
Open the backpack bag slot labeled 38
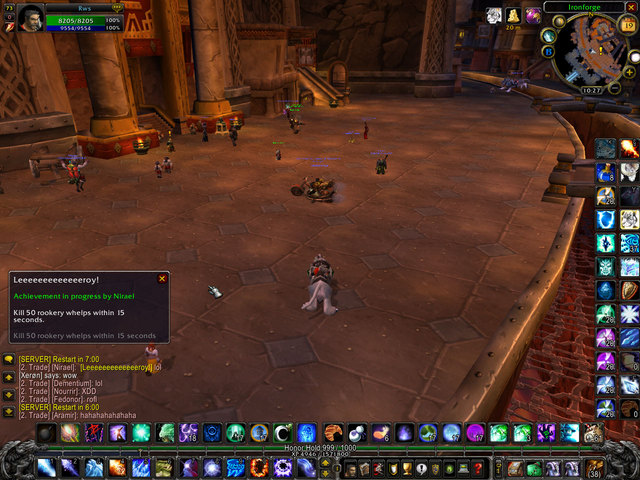point(595,467)
